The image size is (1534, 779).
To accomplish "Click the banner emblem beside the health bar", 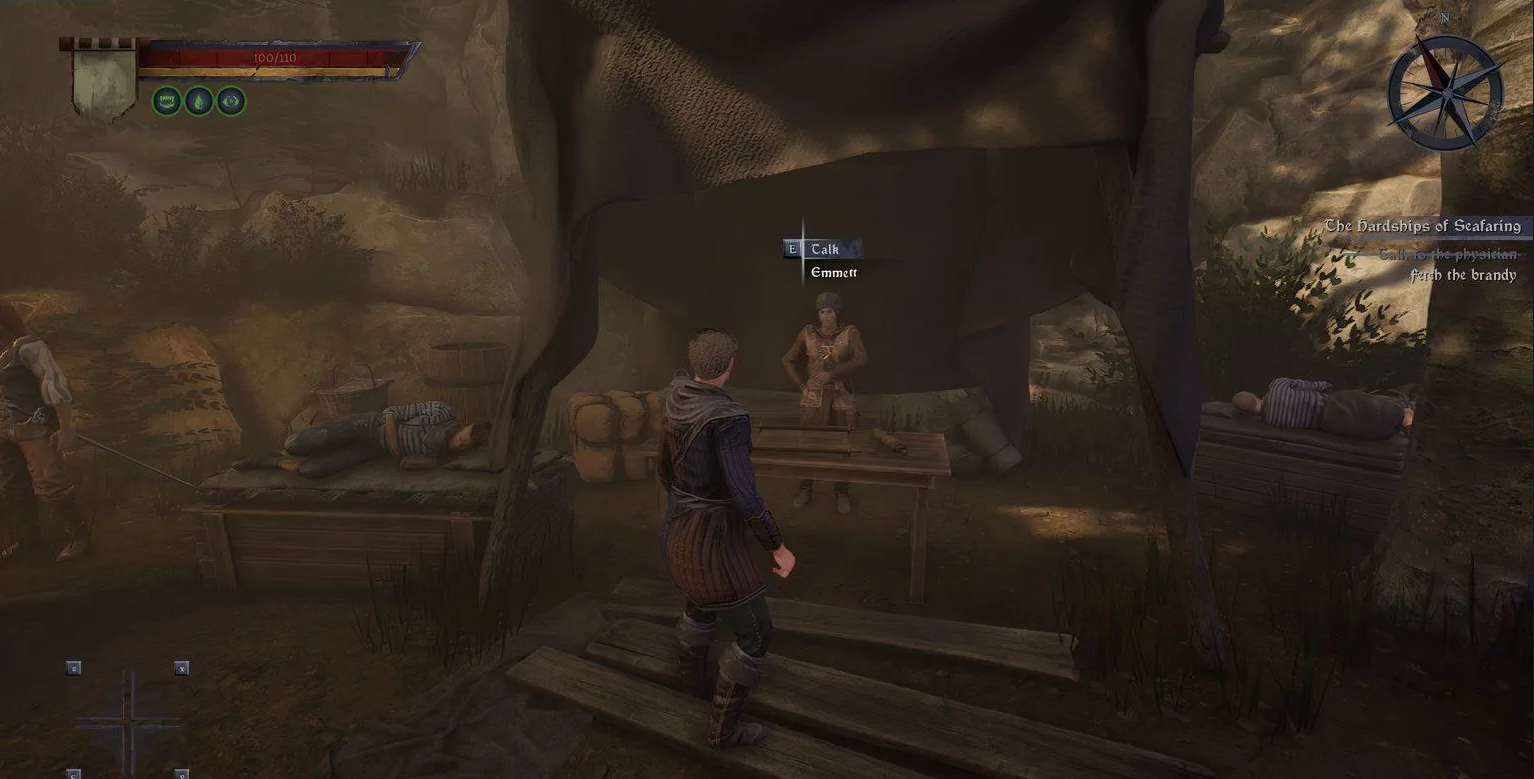I will 104,81.
